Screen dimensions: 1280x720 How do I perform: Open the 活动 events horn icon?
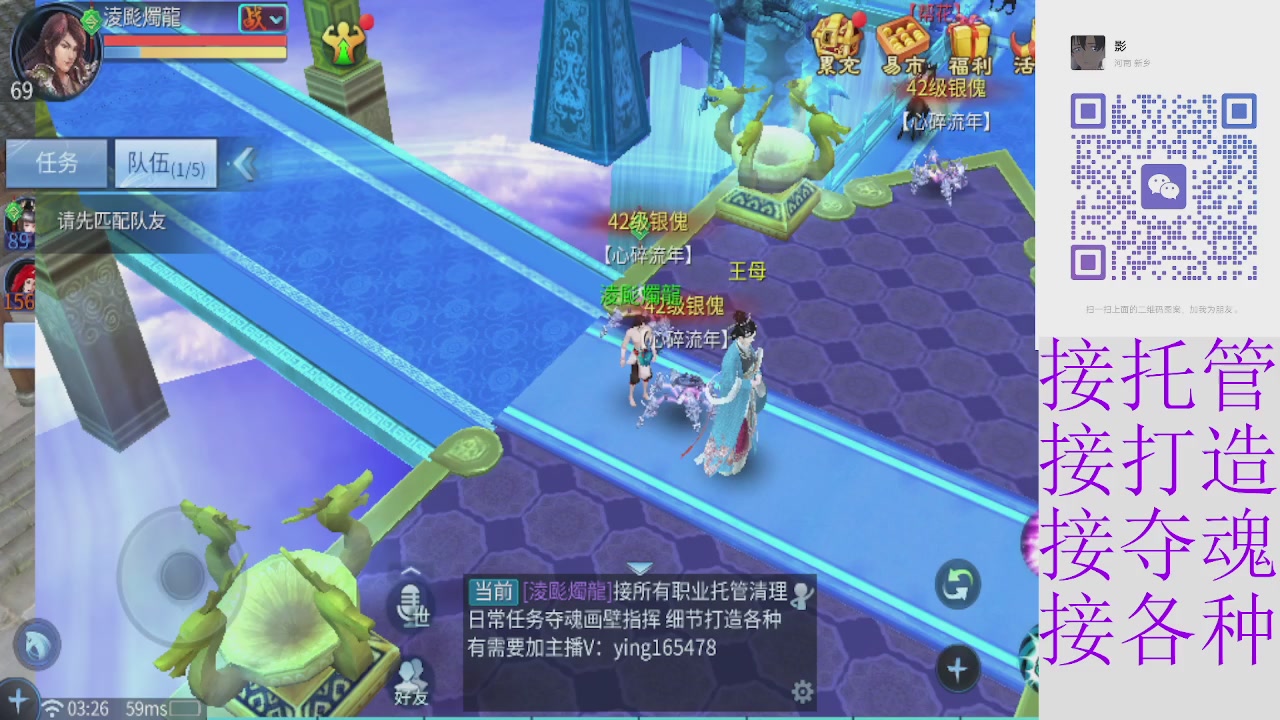pyautogui.click(x=1022, y=45)
